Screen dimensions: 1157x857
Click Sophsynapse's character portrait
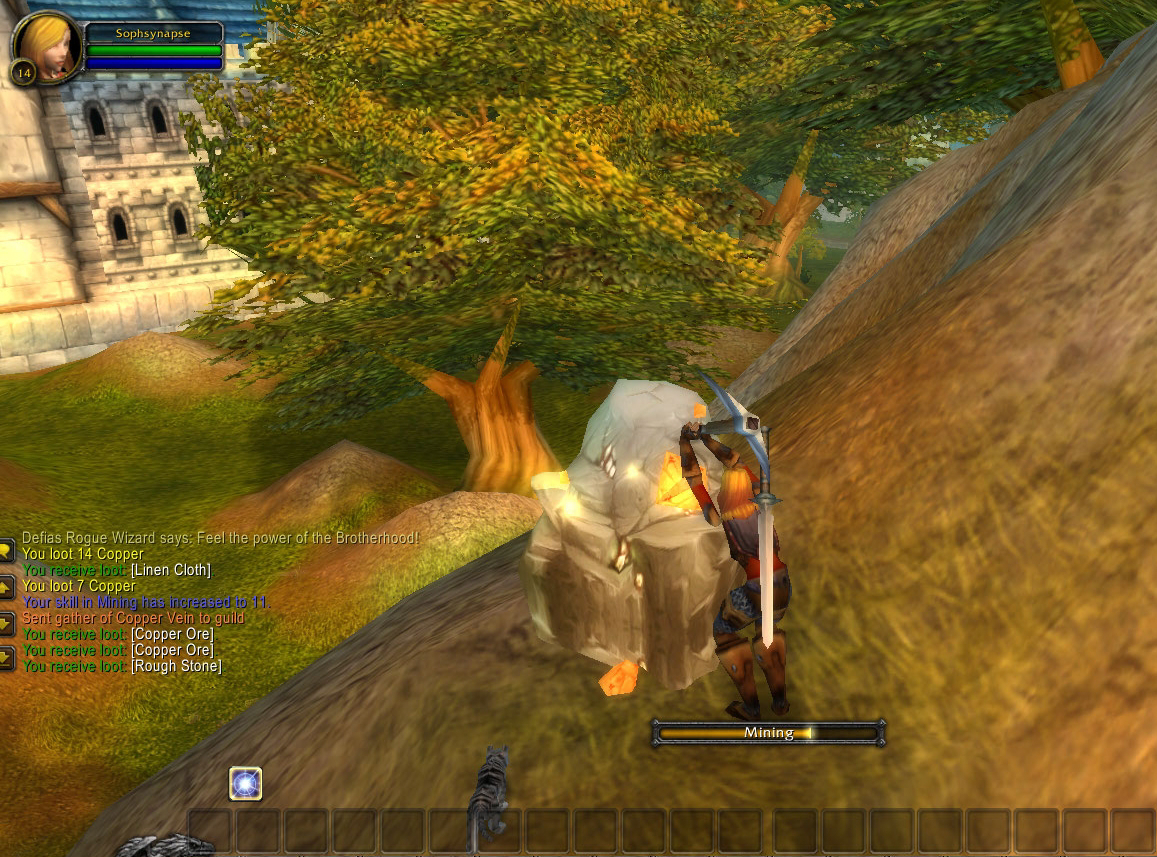pos(47,46)
